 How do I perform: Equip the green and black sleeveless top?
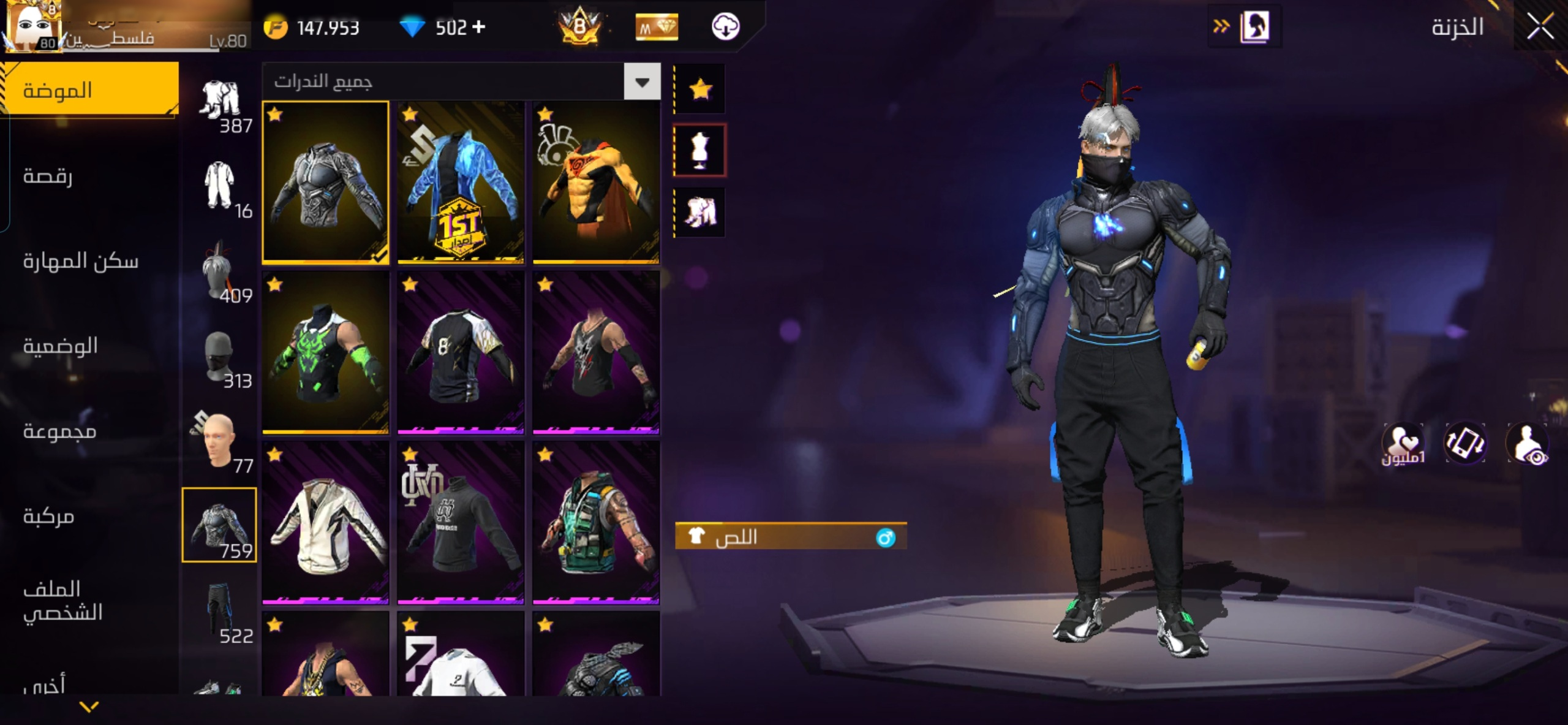pos(325,352)
